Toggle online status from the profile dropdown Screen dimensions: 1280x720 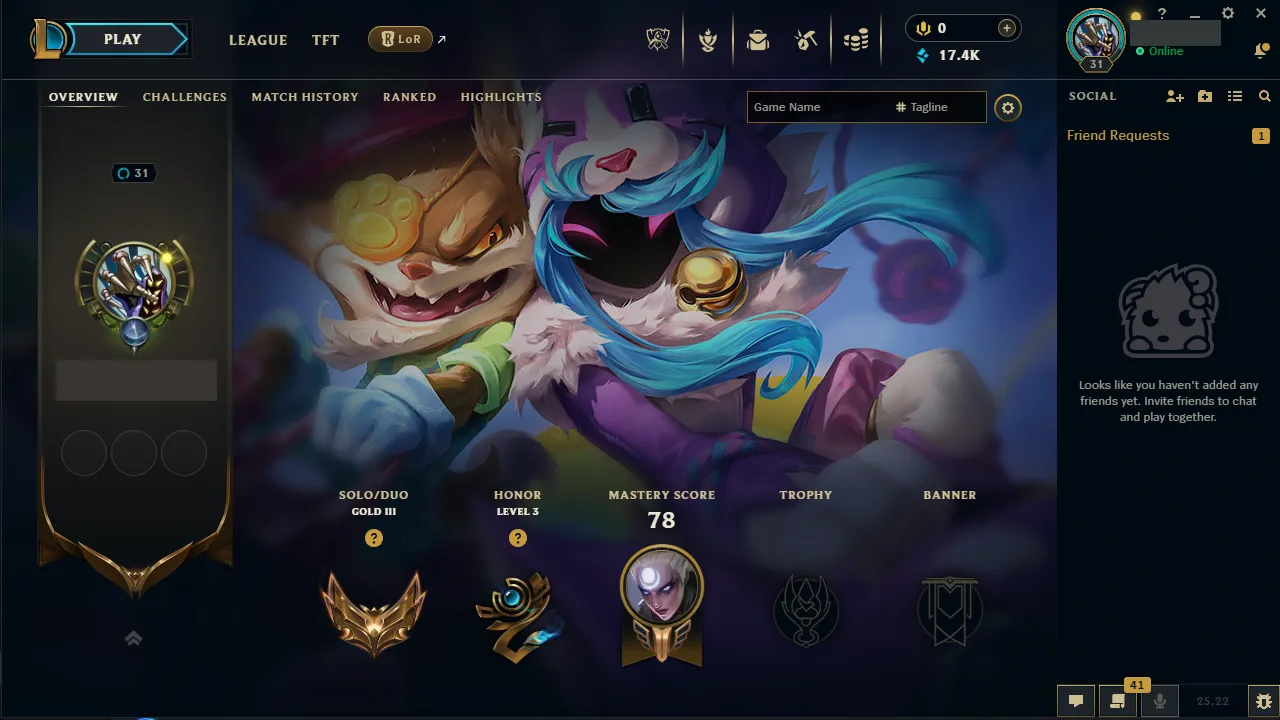coord(1161,50)
